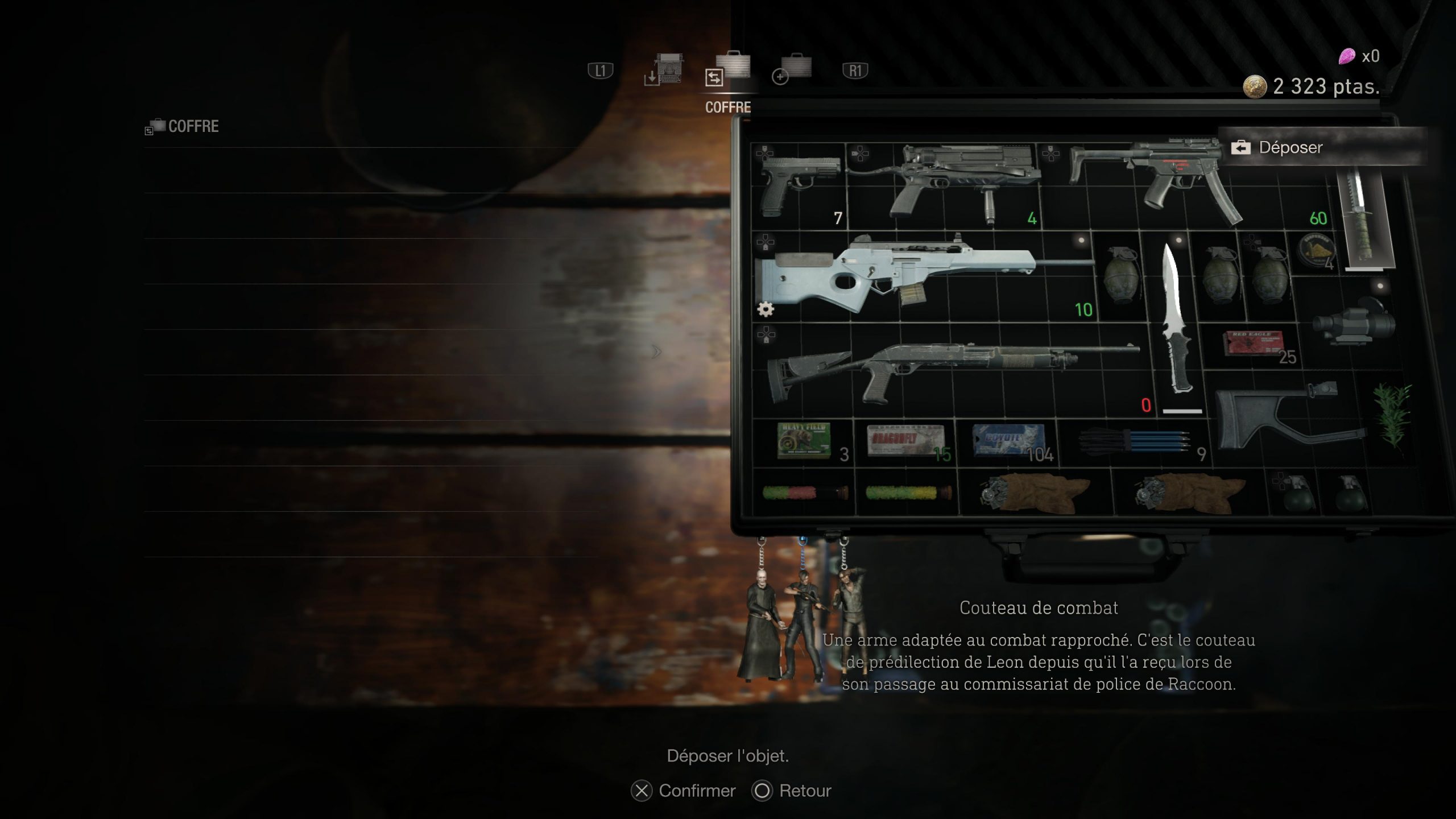Select the Heavy Field shotgun shells
Viewport: 1456px width, 819px height.
pyautogui.click(x=803, y=440)
